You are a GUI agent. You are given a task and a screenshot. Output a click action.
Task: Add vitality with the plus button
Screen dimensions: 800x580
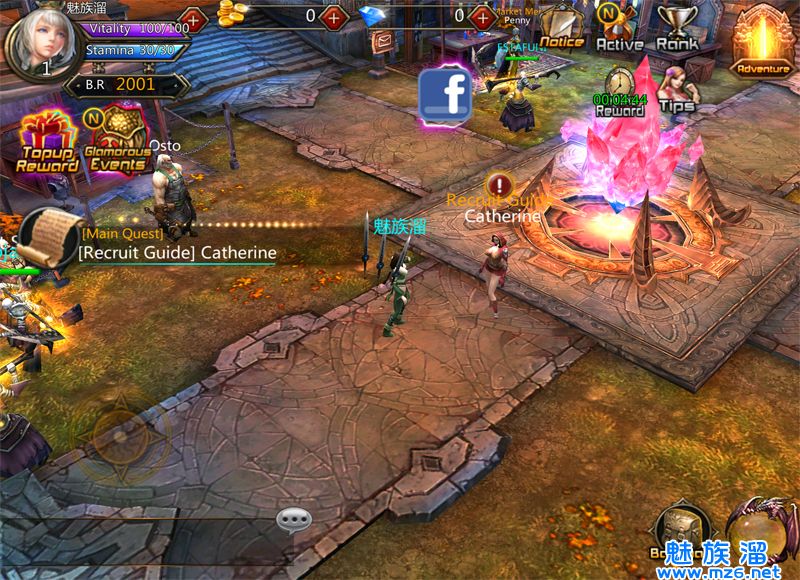(193, 19)
